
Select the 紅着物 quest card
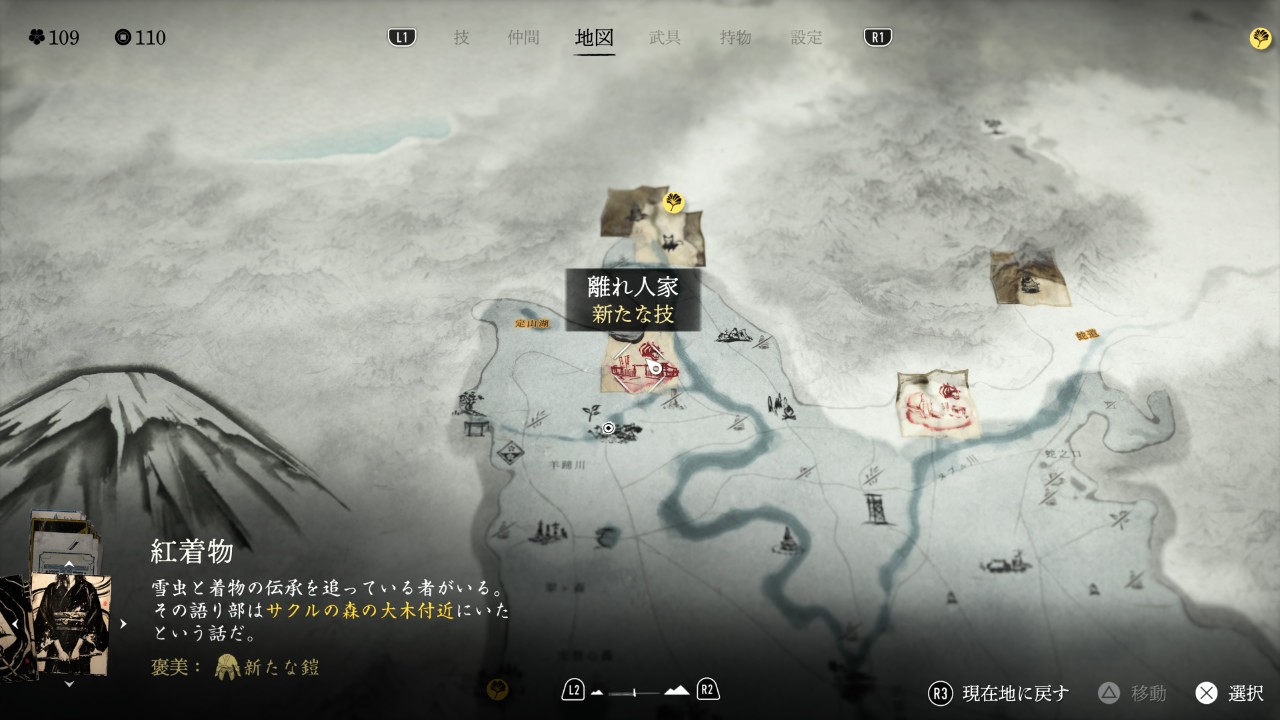pyautogui.click(x=70, y=622)
